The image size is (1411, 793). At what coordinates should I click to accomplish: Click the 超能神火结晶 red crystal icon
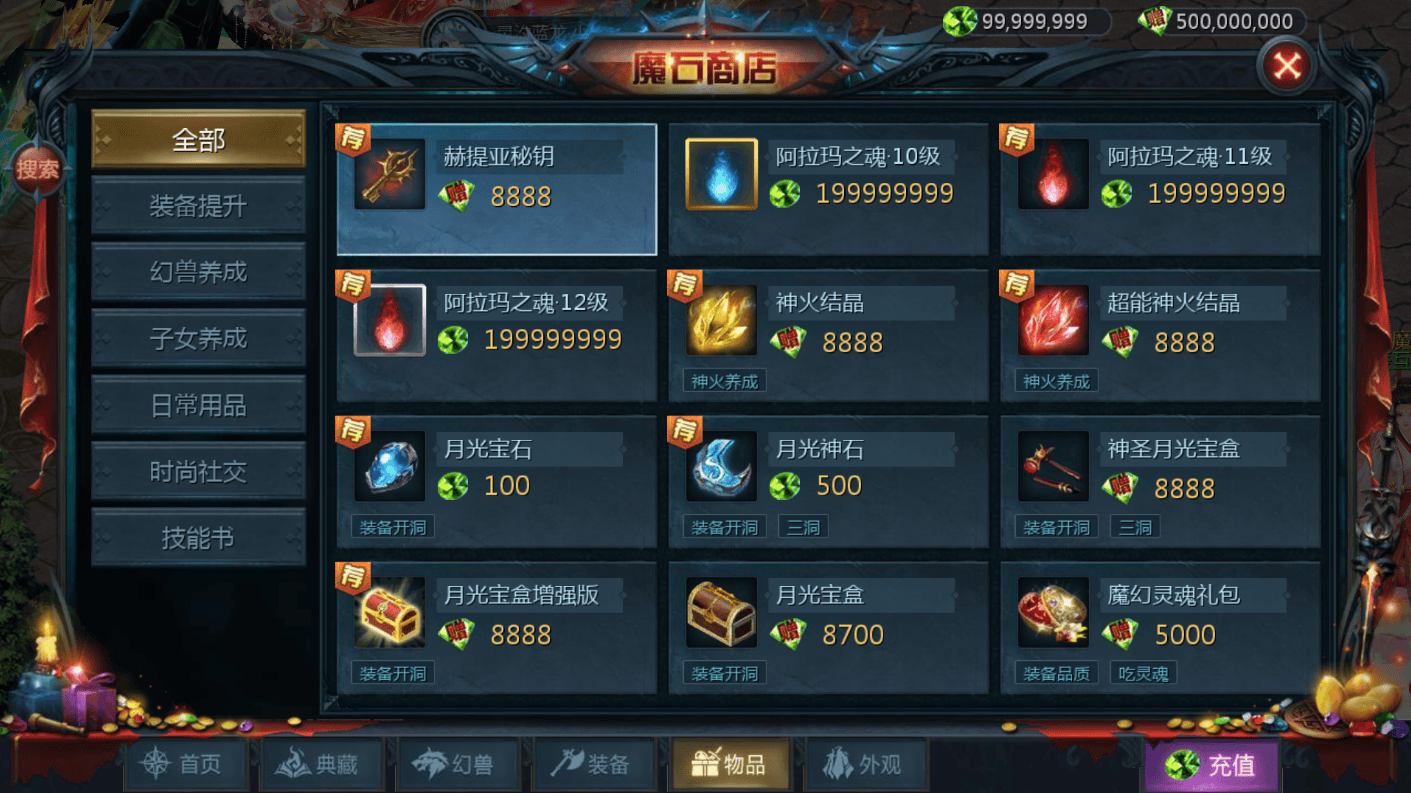tap(1053, 322)
